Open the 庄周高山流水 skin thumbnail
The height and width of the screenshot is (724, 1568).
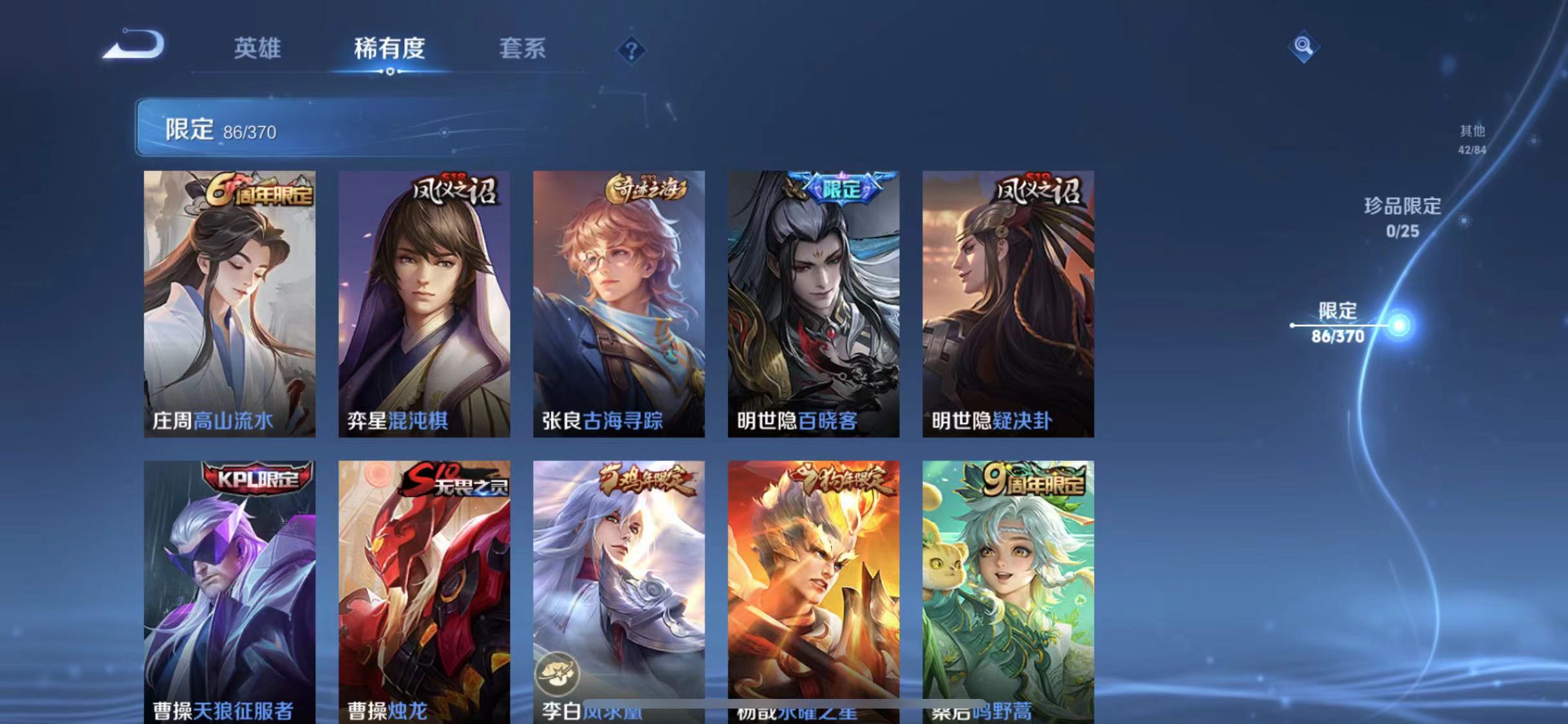(230, 302)
